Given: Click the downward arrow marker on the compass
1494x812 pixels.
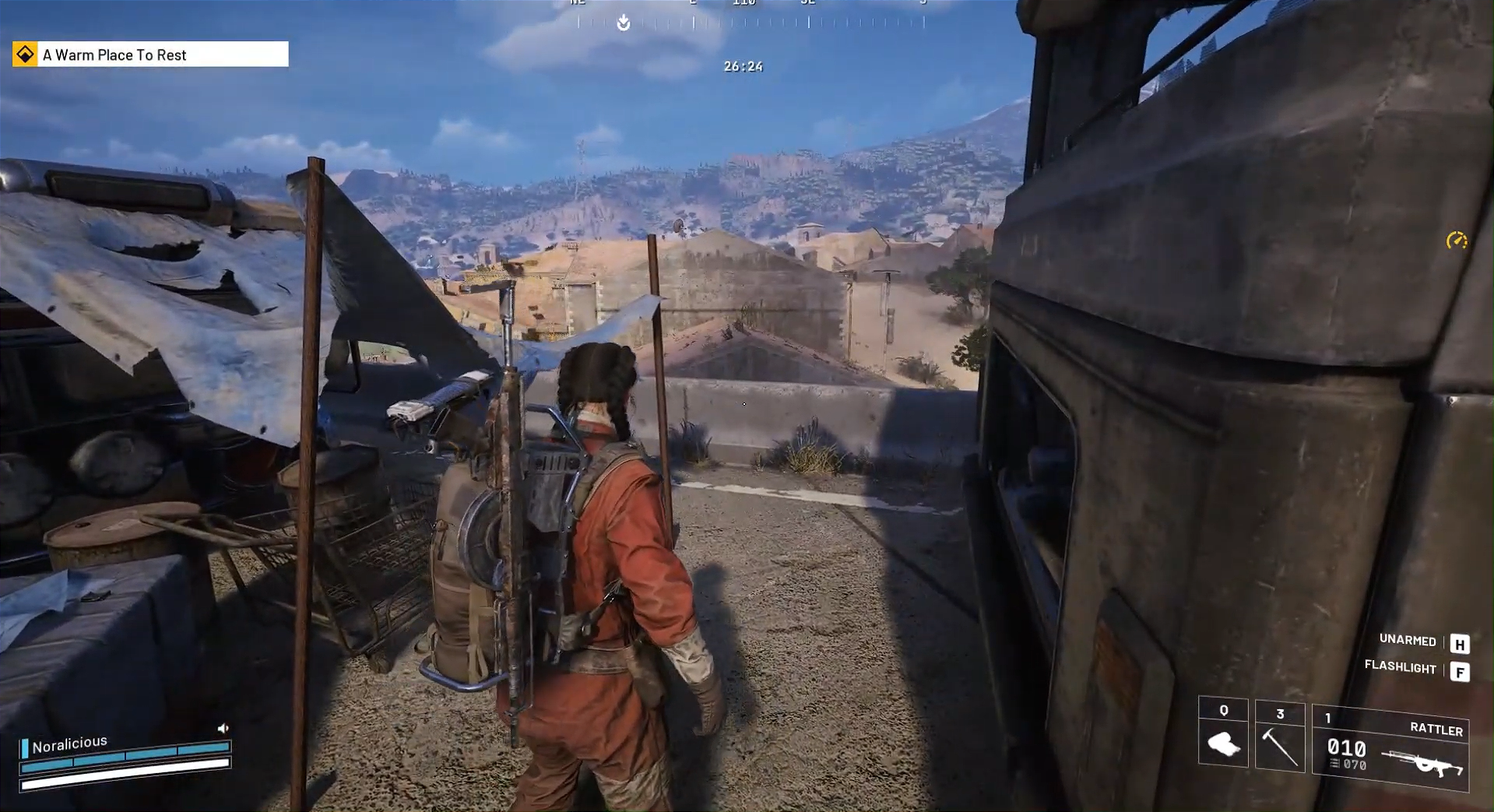Looking at the screenshot, I should [623, 23].
